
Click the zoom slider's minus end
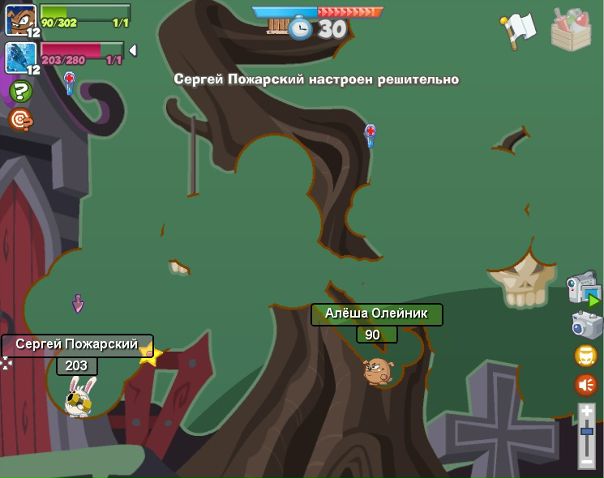coord(587,462)
